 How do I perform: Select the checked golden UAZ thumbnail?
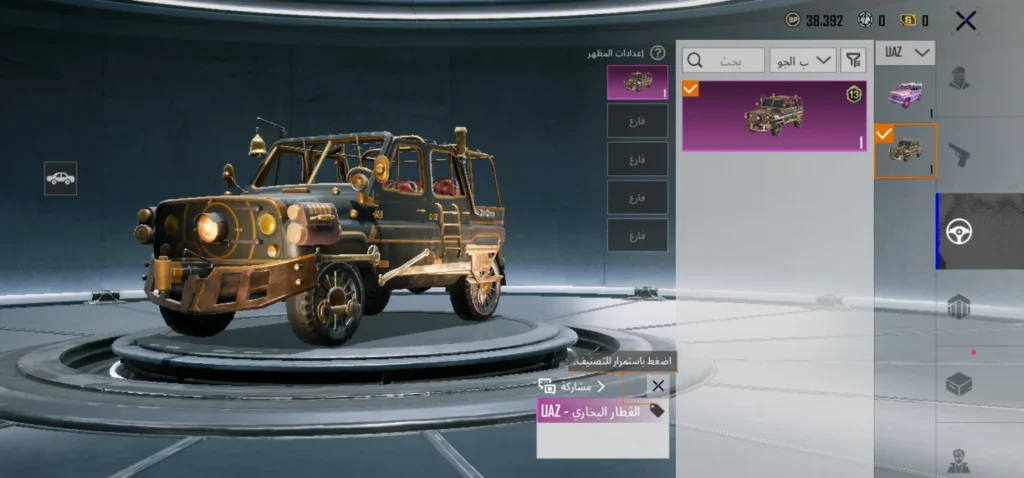[905, 151]
